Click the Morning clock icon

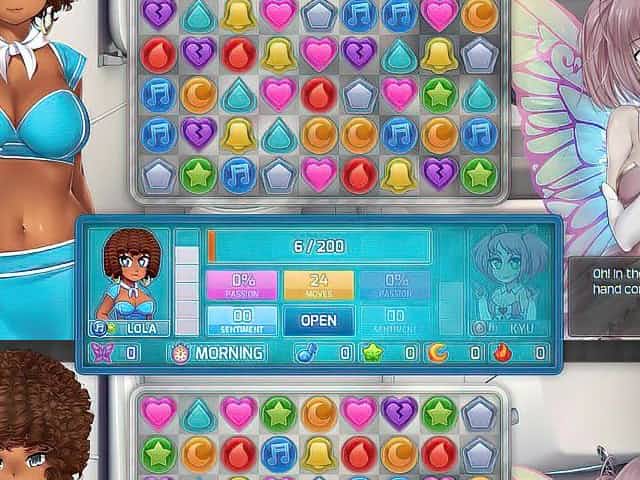pos(180,353)
